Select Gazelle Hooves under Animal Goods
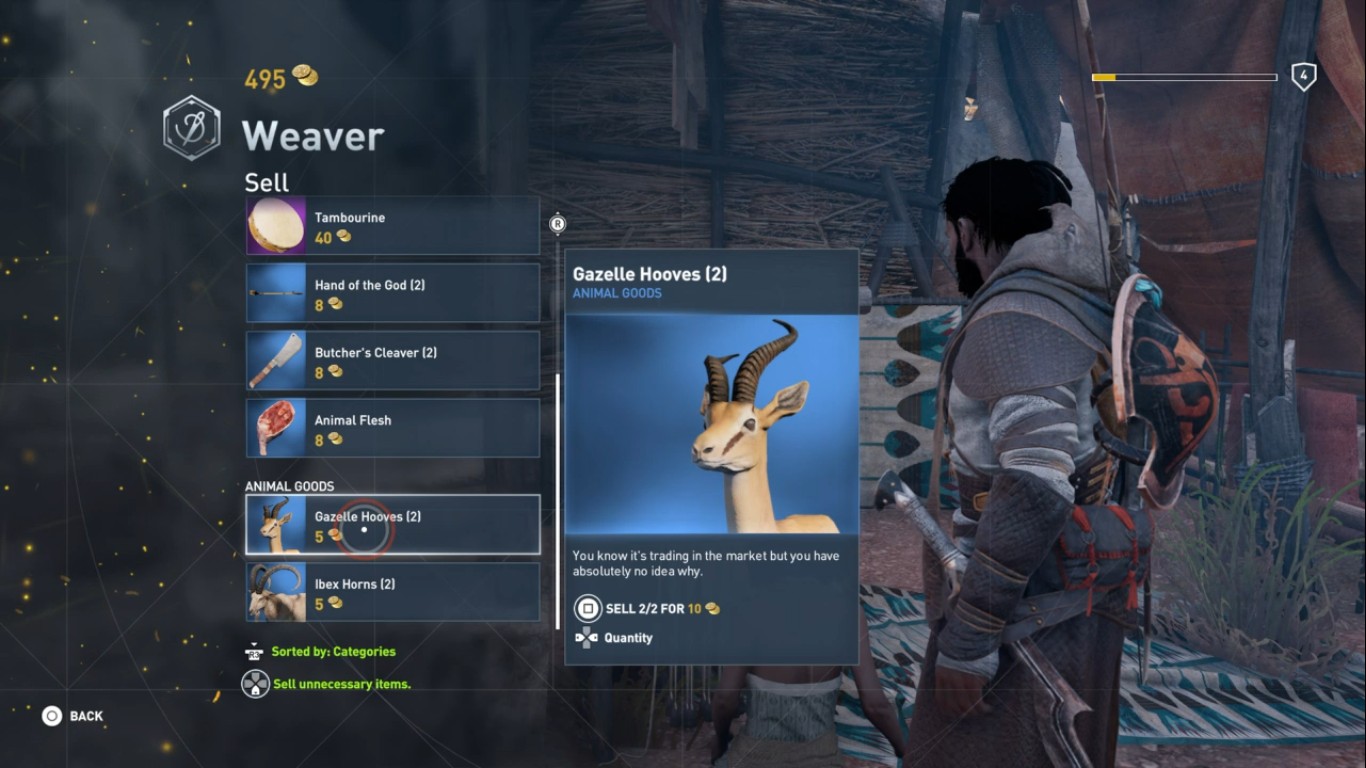This screenshot has width=1366, height=768. [x=392, y=525]
